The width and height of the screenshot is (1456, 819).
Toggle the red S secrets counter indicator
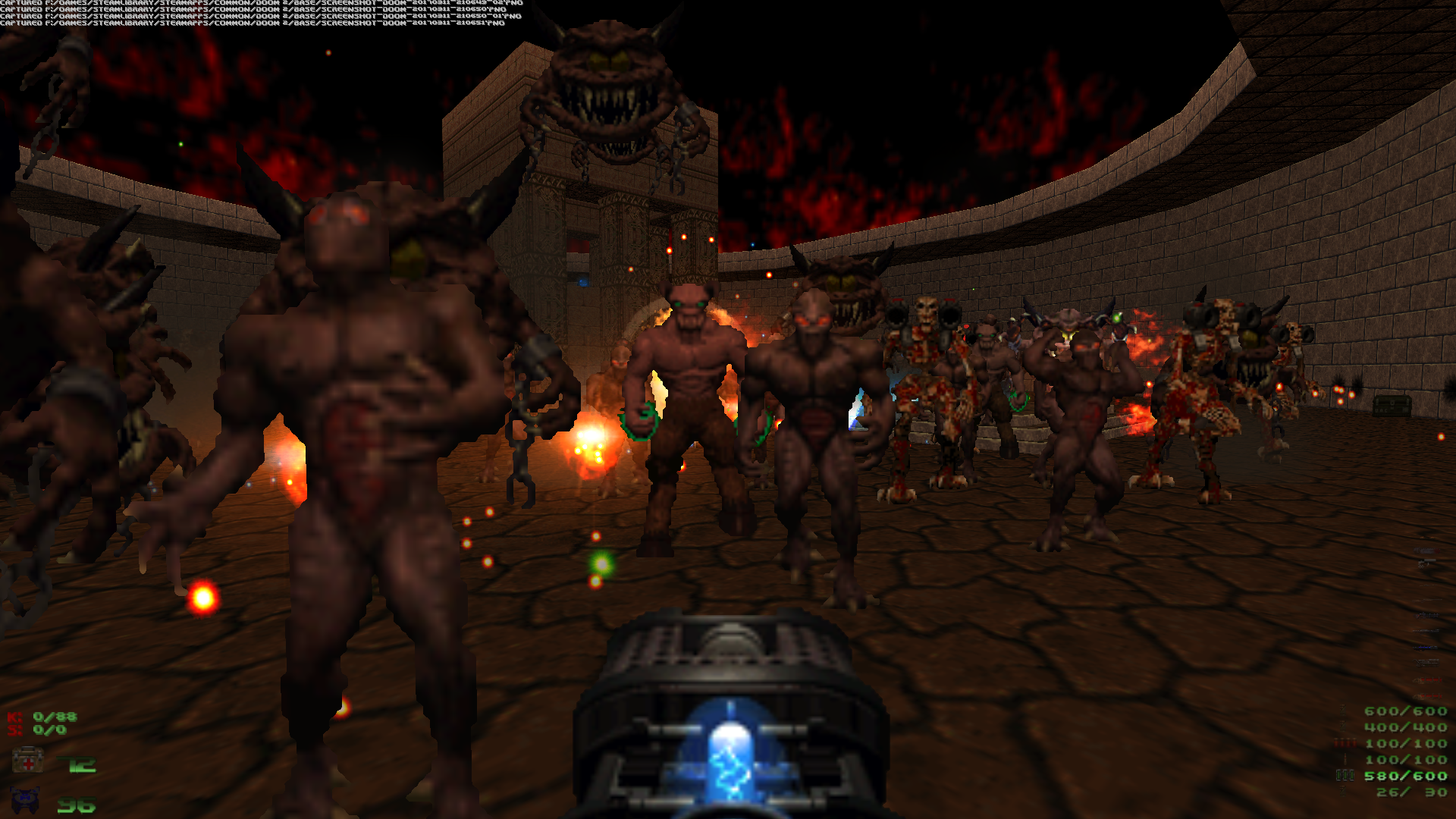[x=13, y=730]
